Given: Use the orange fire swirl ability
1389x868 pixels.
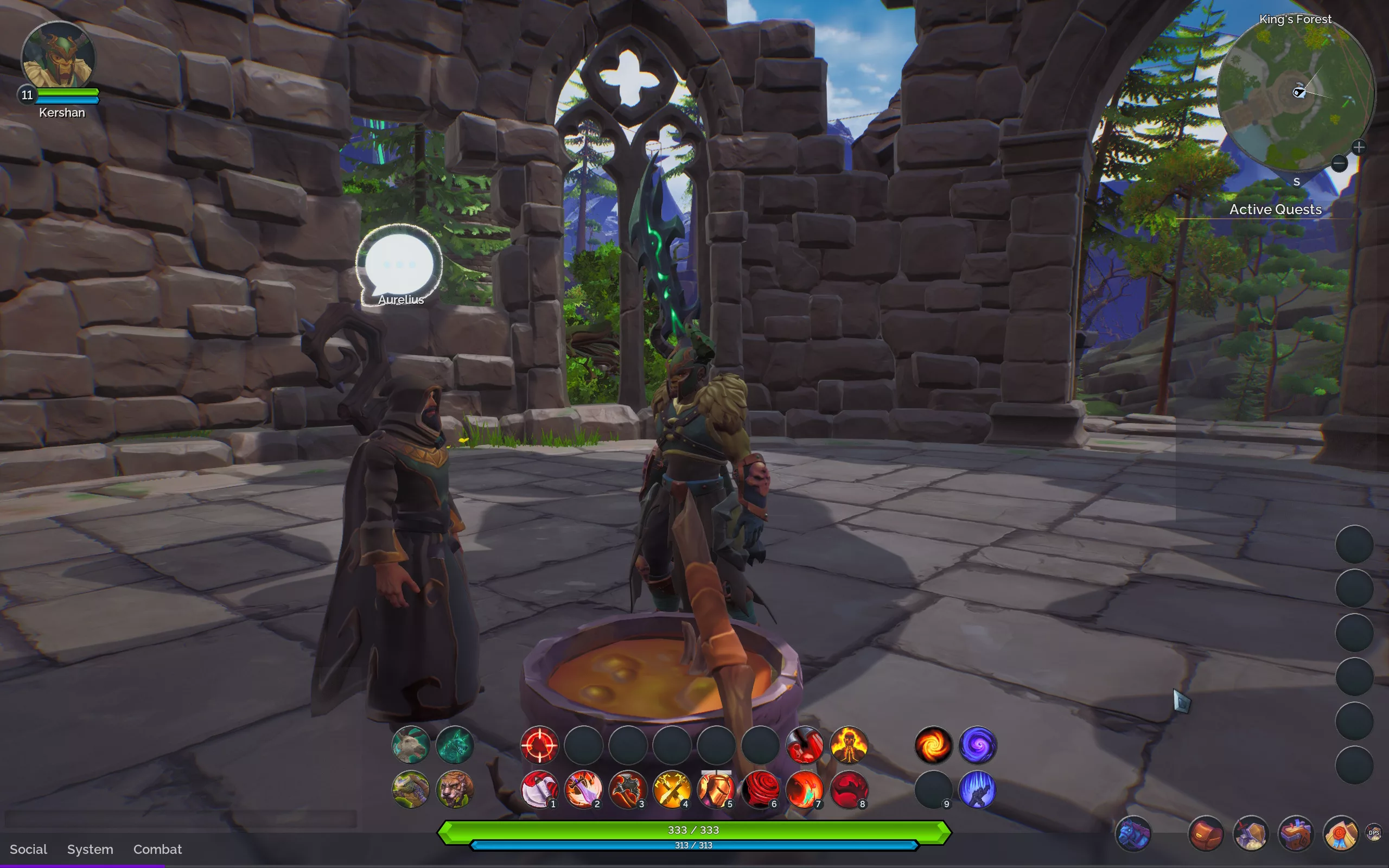Looking at the screenshot, I should tap(933, 745).
